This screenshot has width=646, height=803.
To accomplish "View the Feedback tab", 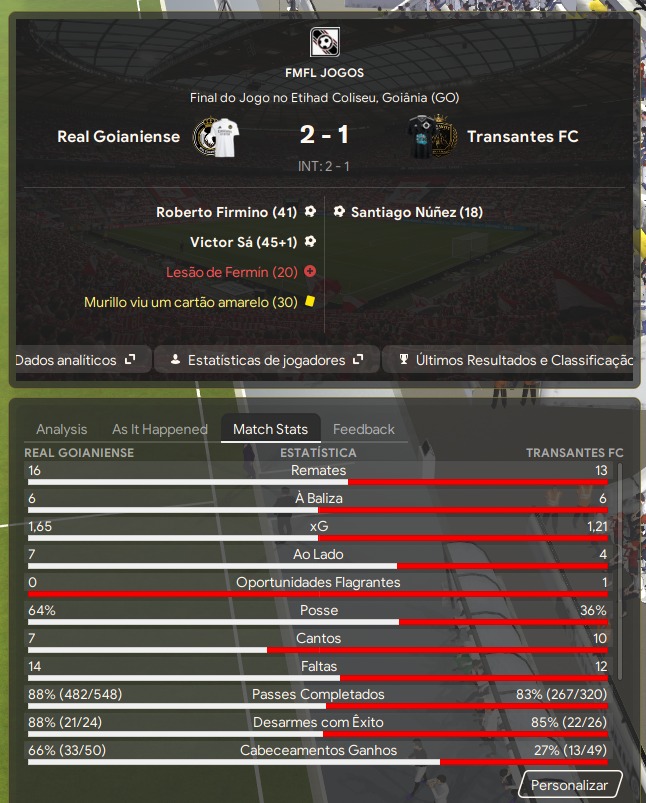I will (x=364, y=429).
